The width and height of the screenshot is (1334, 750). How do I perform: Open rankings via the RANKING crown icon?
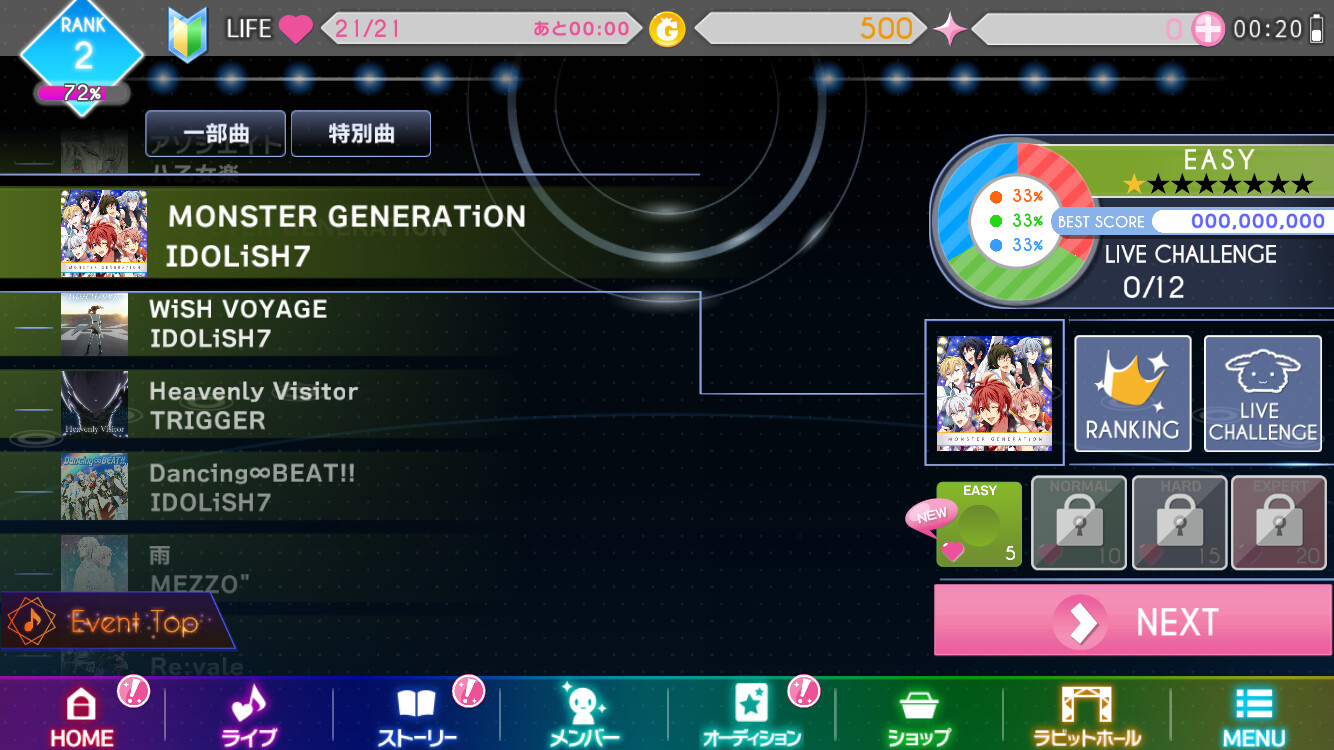(1132, 393)
